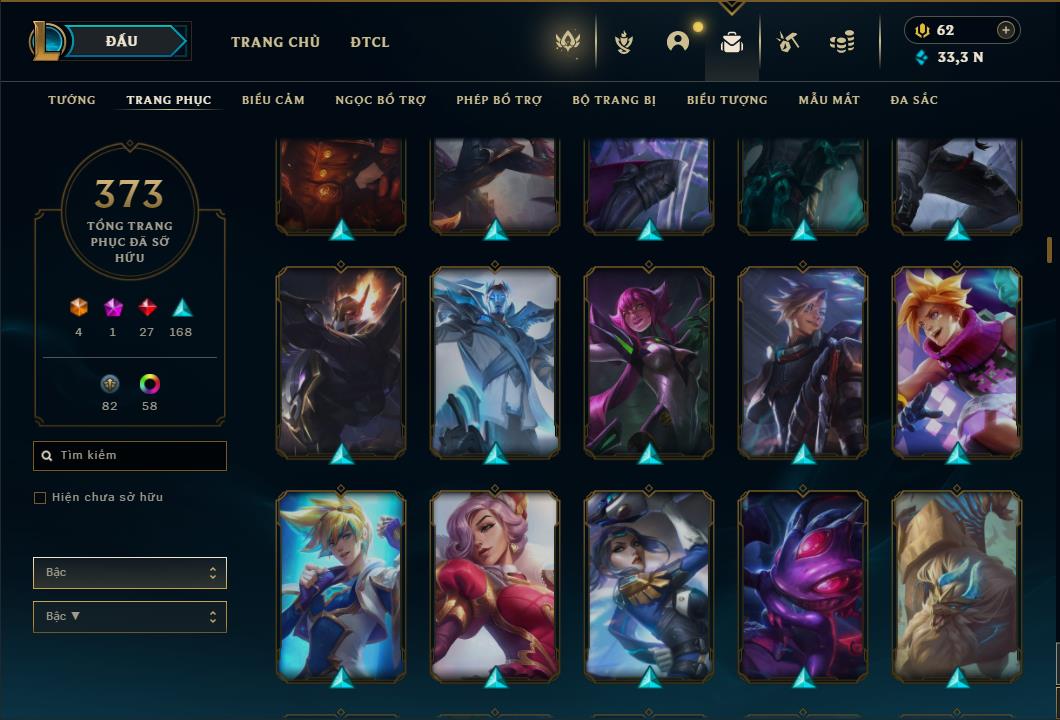The width and height of the screenshot is (1060, 720).
Task: Open the BIỂU TƯỢNG tab
Action: pyautogui.click(x=727, y=100)
